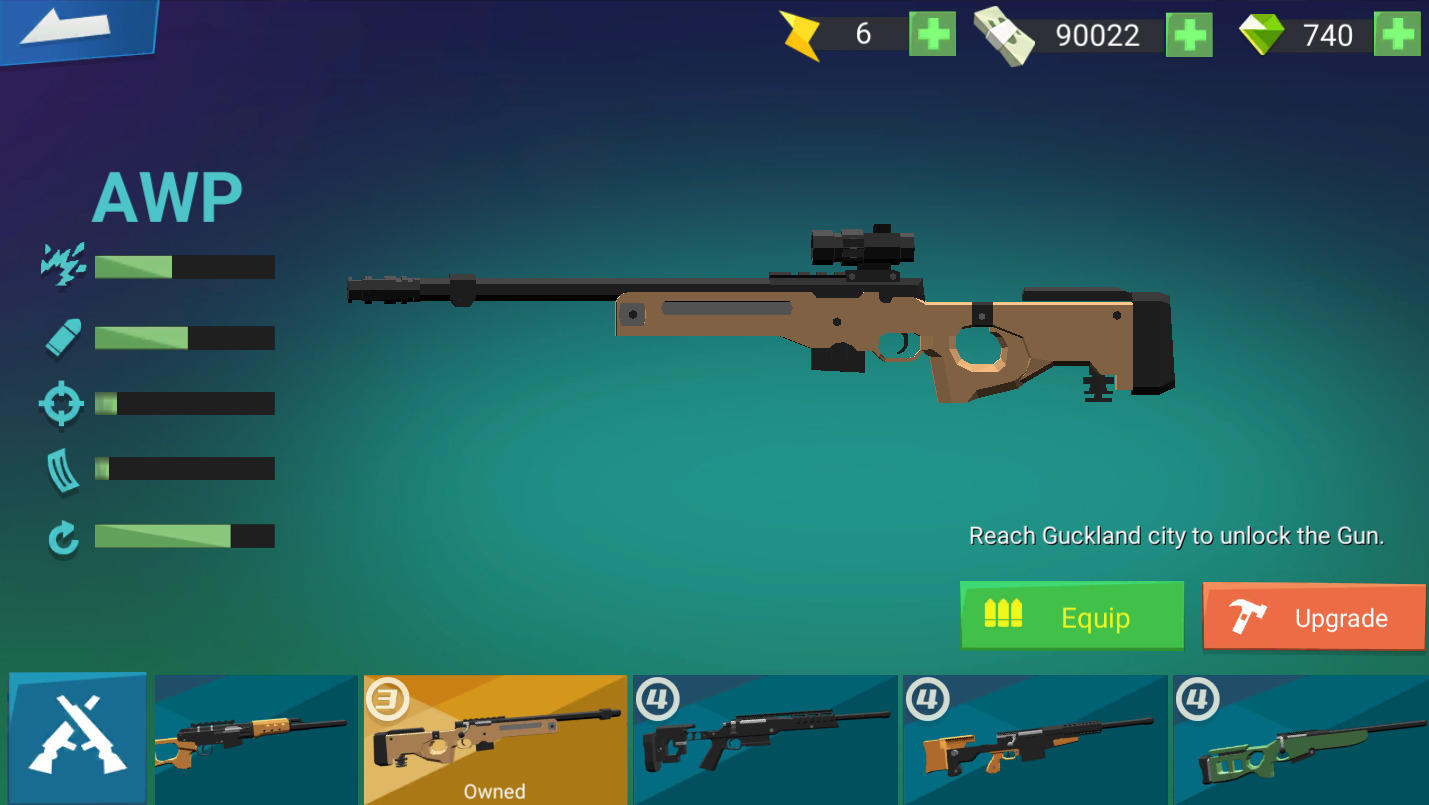1429x805 pixels.
Task: Choose the all-black tier 4 sniper rifle
Action: pos(765,740)
